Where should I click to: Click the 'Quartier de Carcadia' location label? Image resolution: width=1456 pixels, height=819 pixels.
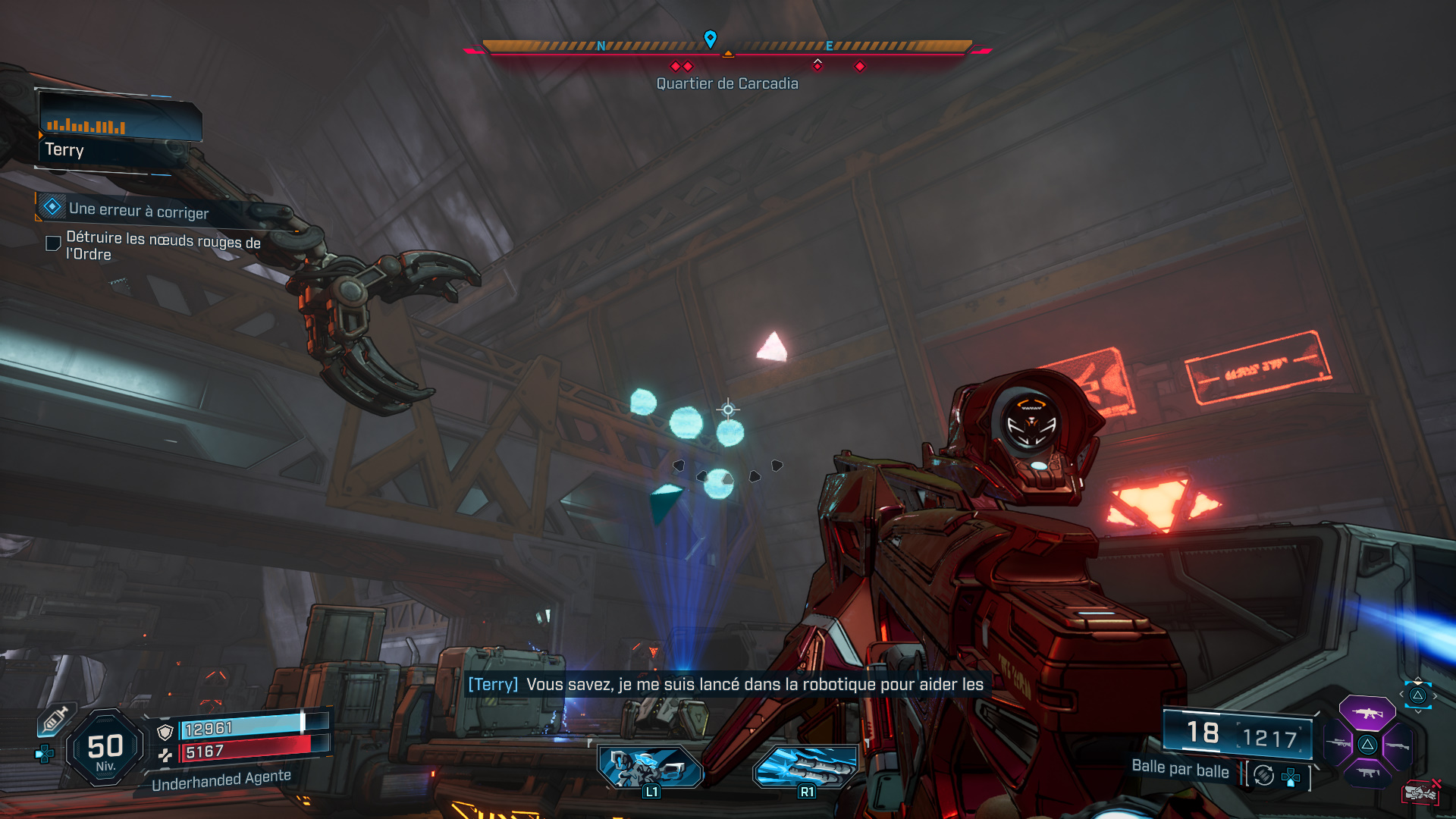point(727,83)
